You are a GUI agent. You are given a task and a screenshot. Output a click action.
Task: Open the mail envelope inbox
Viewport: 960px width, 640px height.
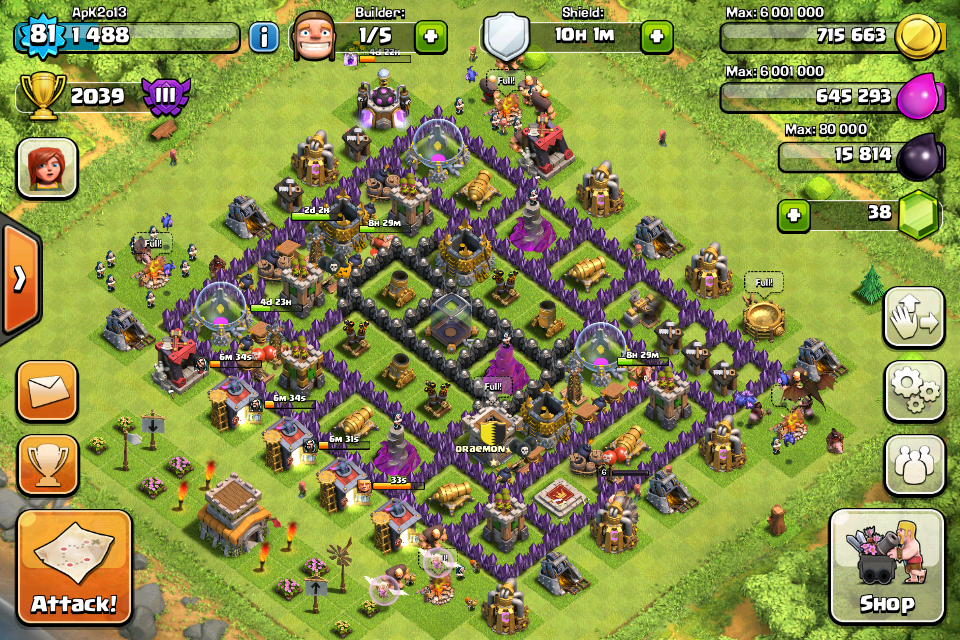click(x=47, y=389)
